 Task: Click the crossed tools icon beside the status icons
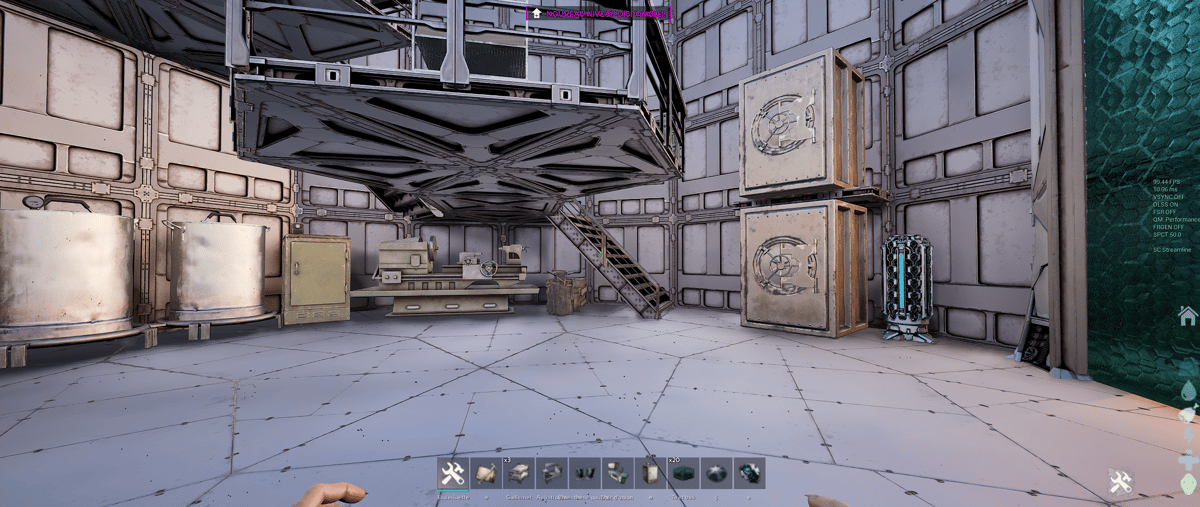click(x=1120, y=482)
